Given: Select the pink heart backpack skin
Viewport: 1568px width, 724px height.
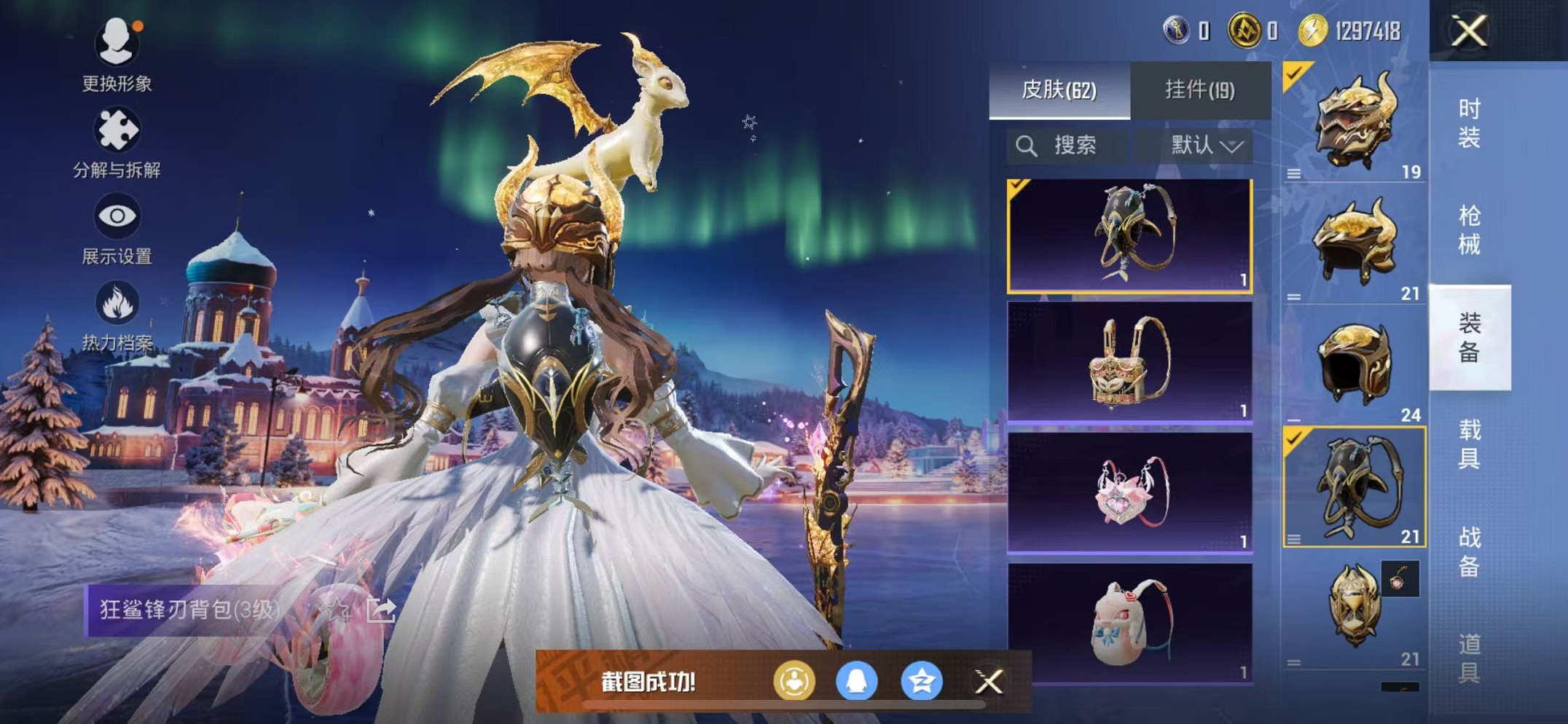Looking at the screenshot, I should click(1129, 492).
